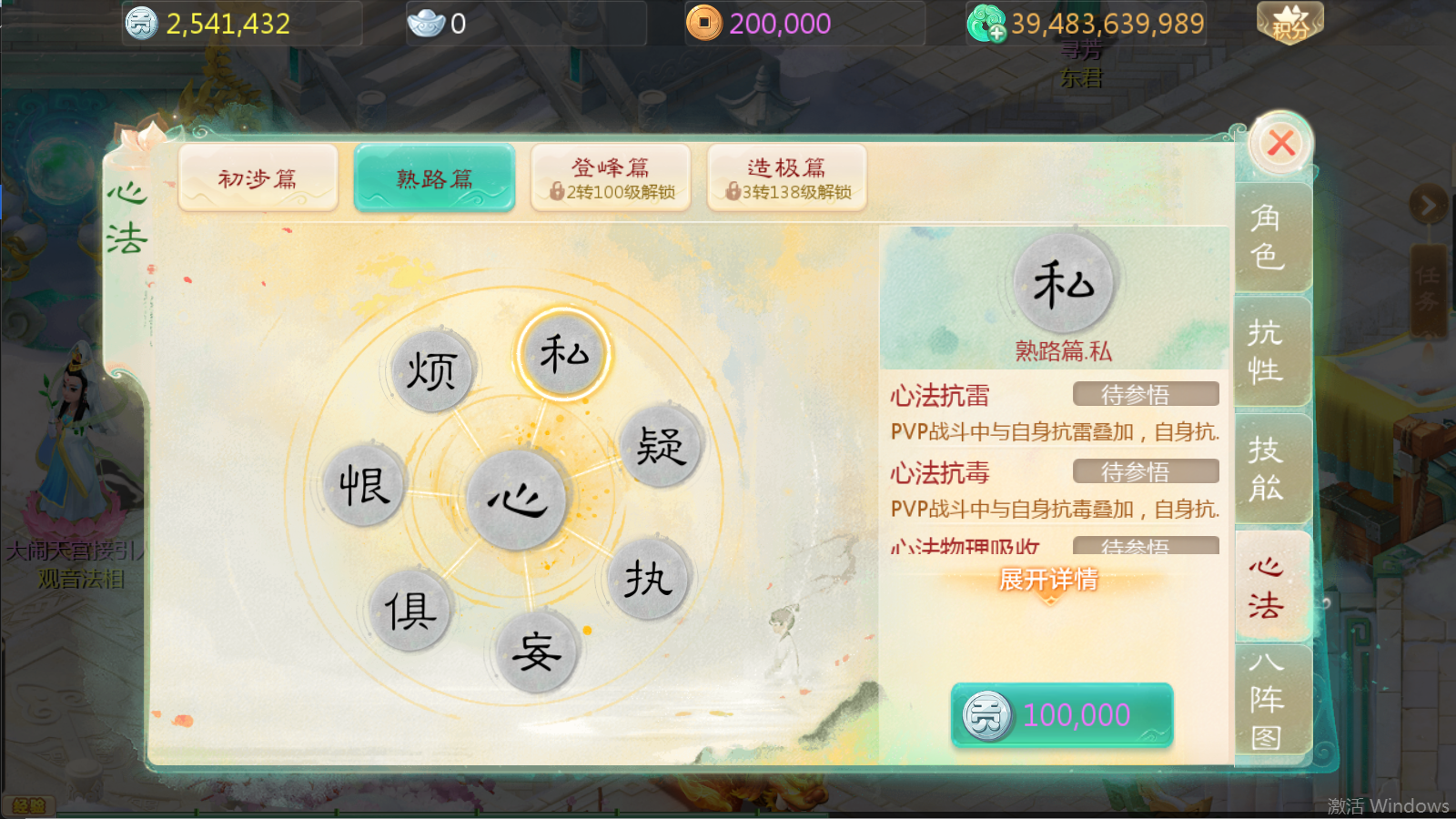Image resolution: width=1456 pixels, height=819 pixels.
Task: Go to the 八阵图 side tab
Action: (x=1267, y=700)
